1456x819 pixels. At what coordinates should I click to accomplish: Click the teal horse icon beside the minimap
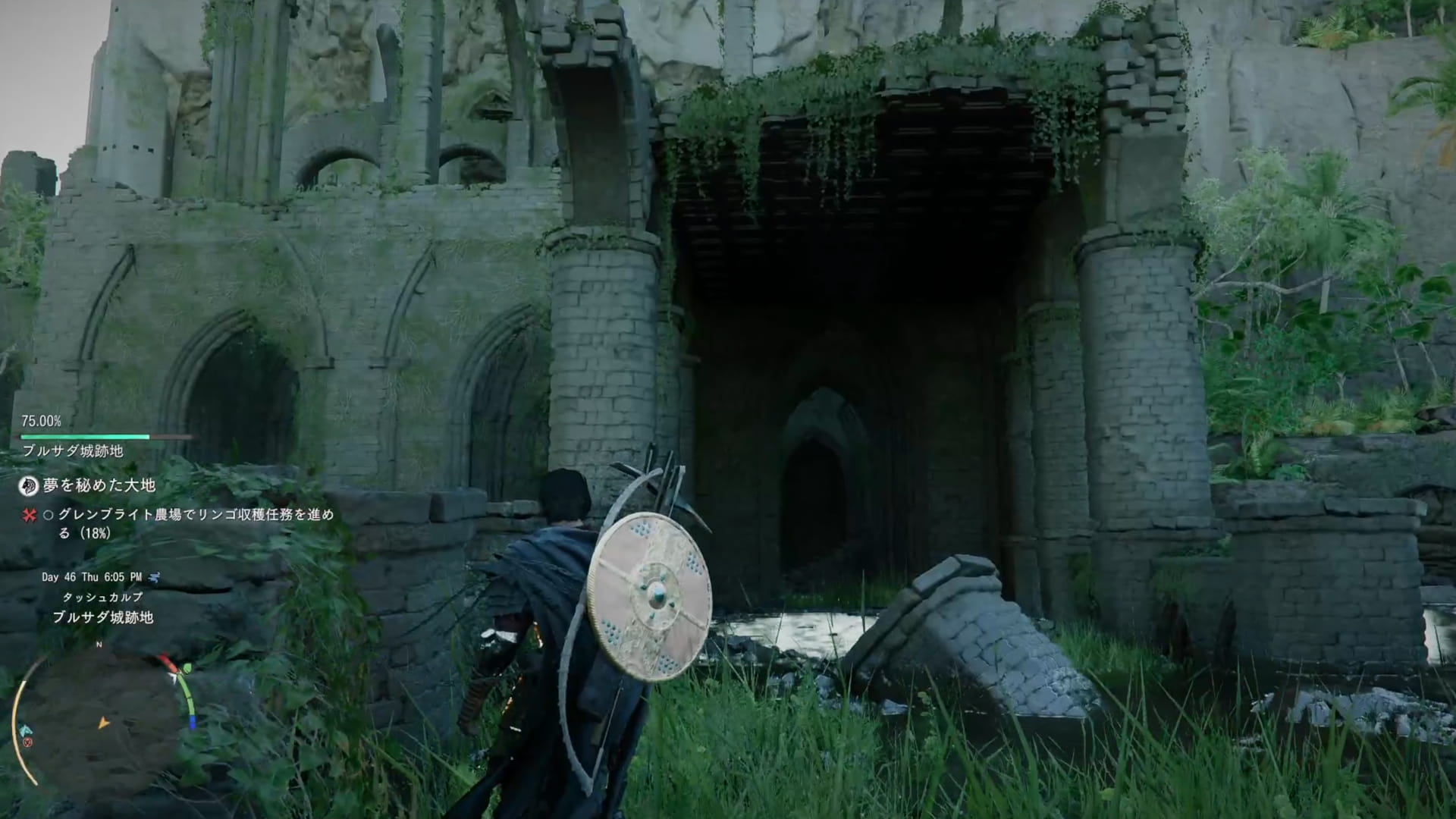[x=27, y=730]
